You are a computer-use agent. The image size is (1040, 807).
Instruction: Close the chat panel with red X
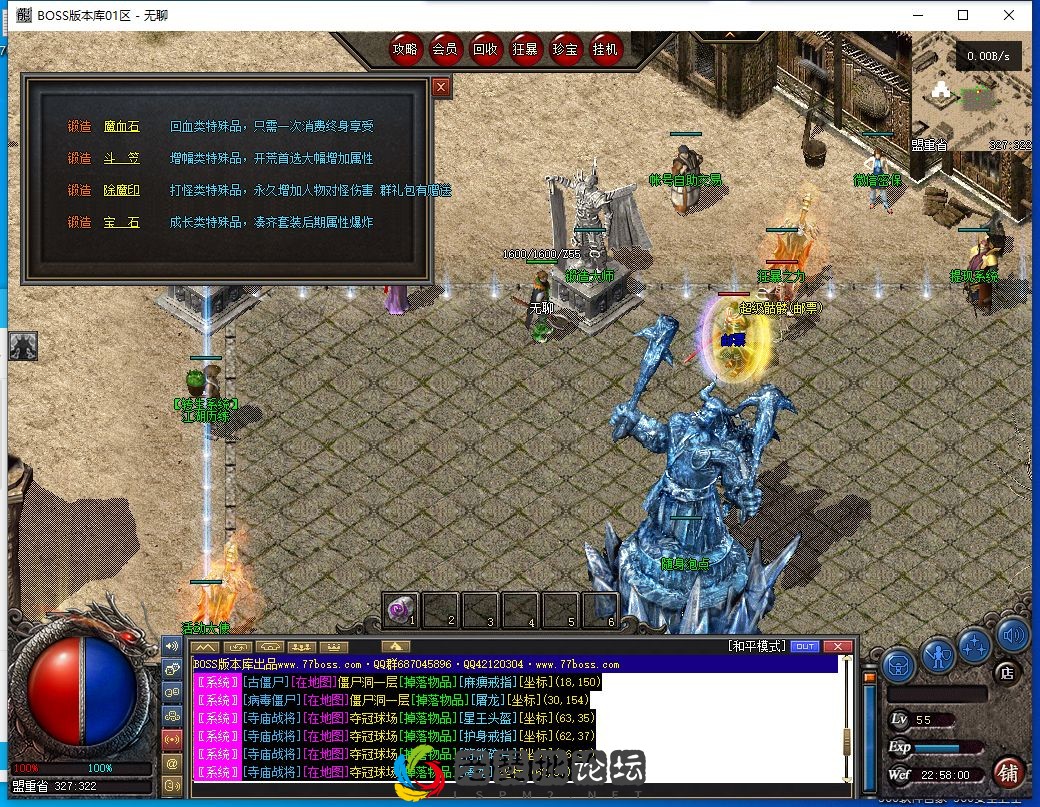pyautogui.click(x=837, y=647)
